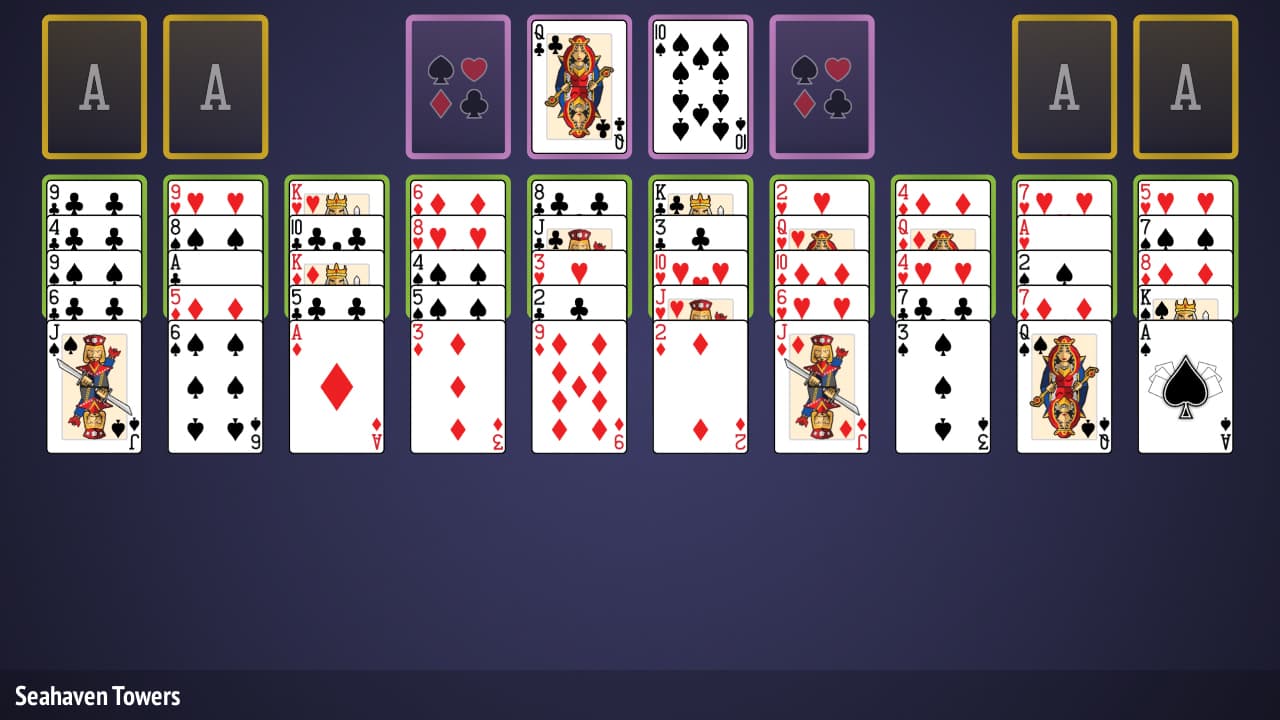Click the empty free cell showing four suit symbols
This screenshot has width=1280, height=720.
[457, 85]
